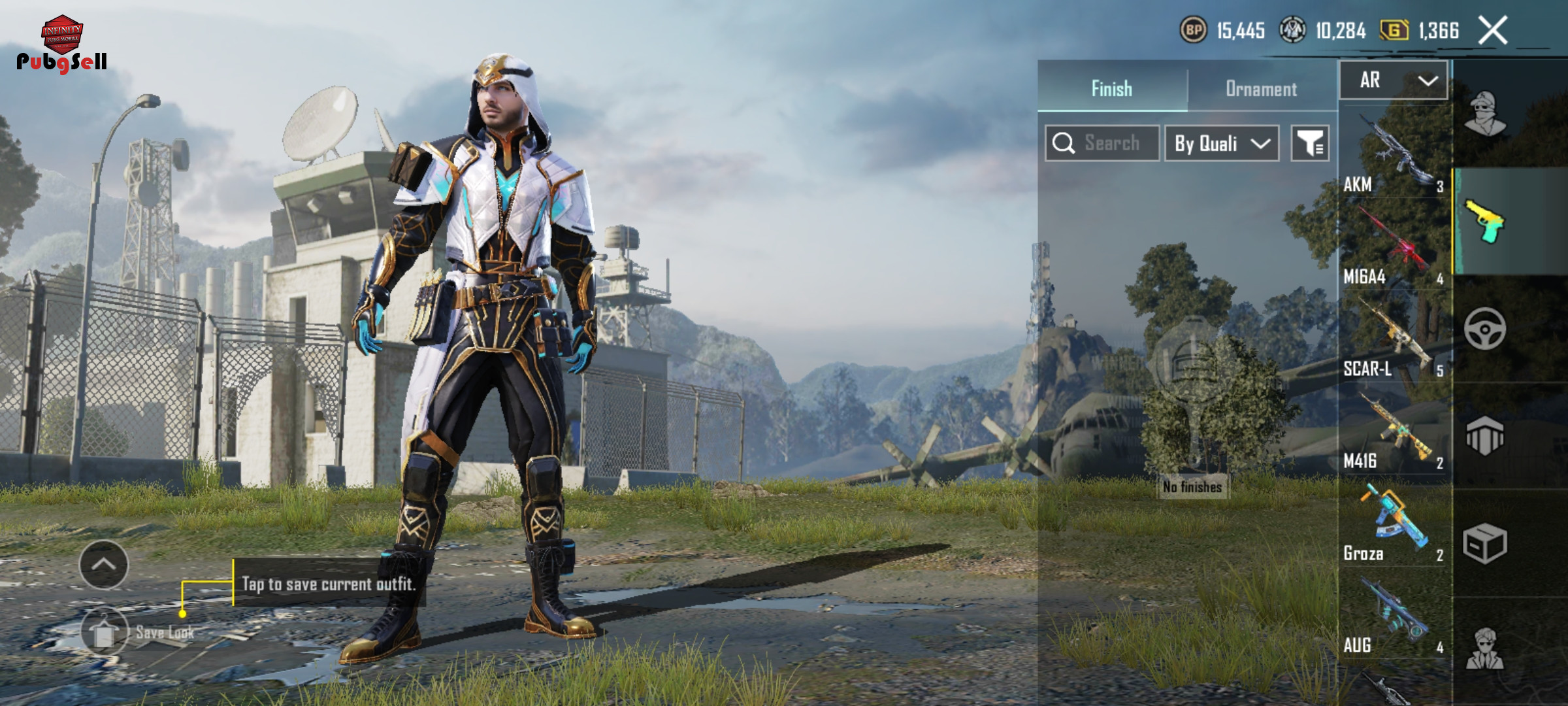The image size is (1568, 706).
Task: Pick the M416 weapon entry
Action: (1394, 431)
